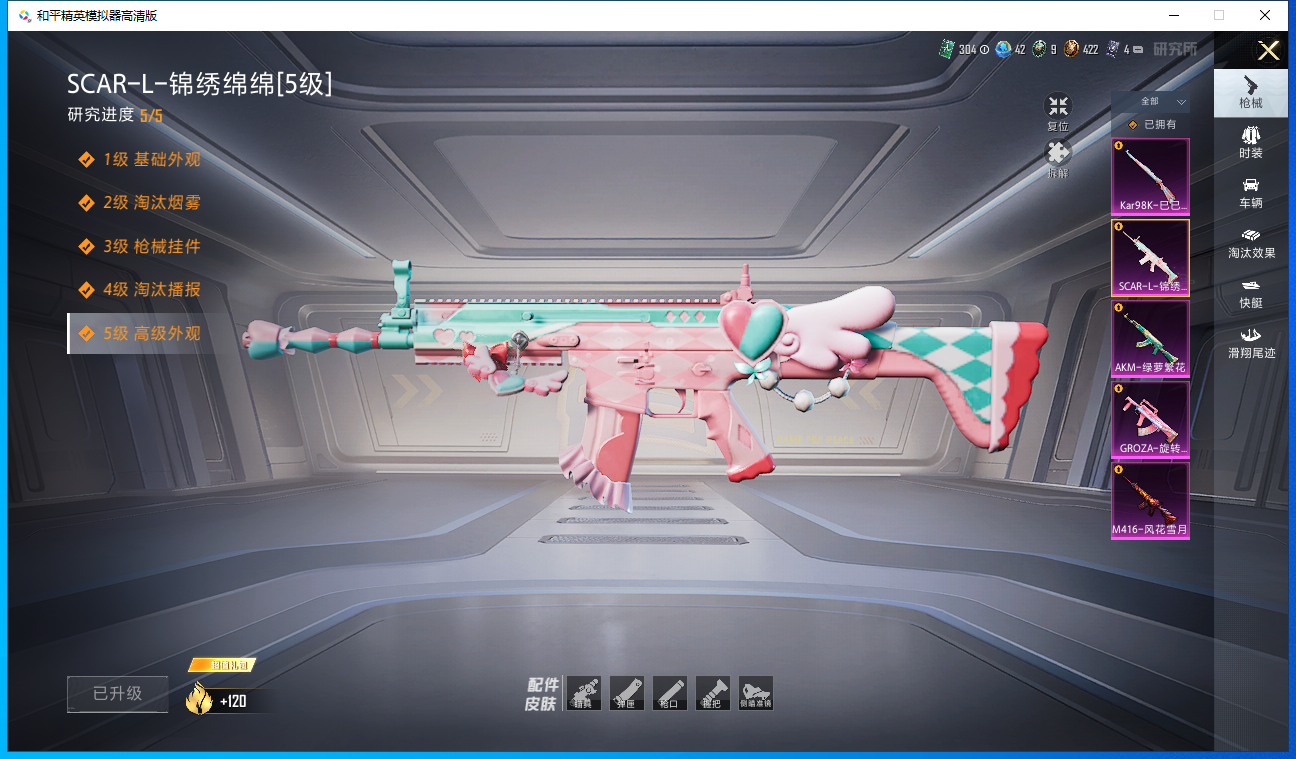The image size is (1296, 759).
Task: Click the 已升级 upgrade button
Action: pyautogui.click(x=118, y=694)
